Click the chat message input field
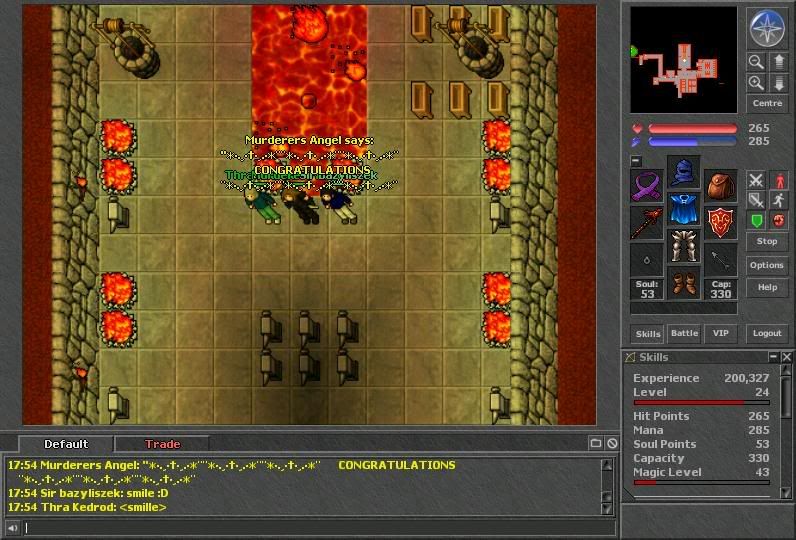This screenshot has width=796, height=540. (310, 527)
